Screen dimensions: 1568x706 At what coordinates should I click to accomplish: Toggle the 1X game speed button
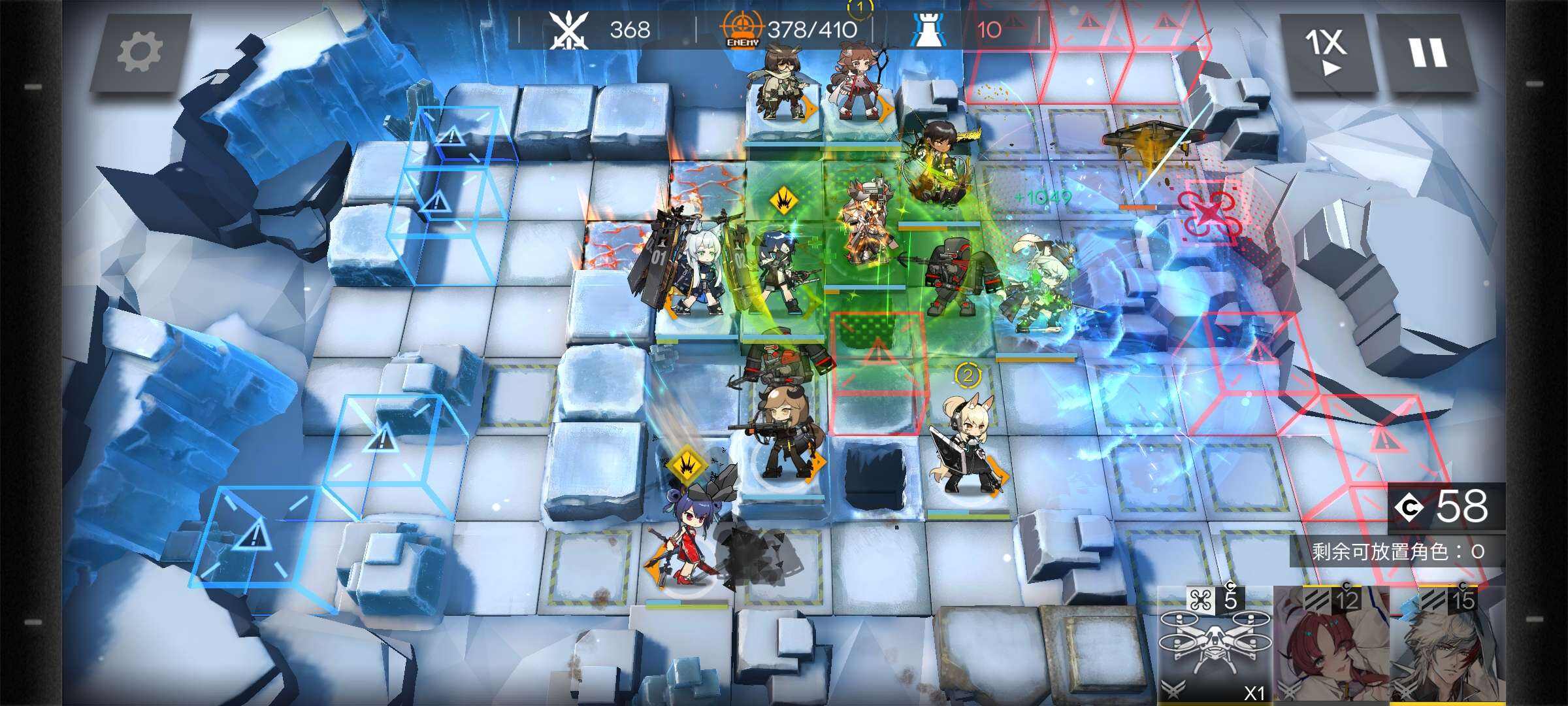coord(1326,52)
